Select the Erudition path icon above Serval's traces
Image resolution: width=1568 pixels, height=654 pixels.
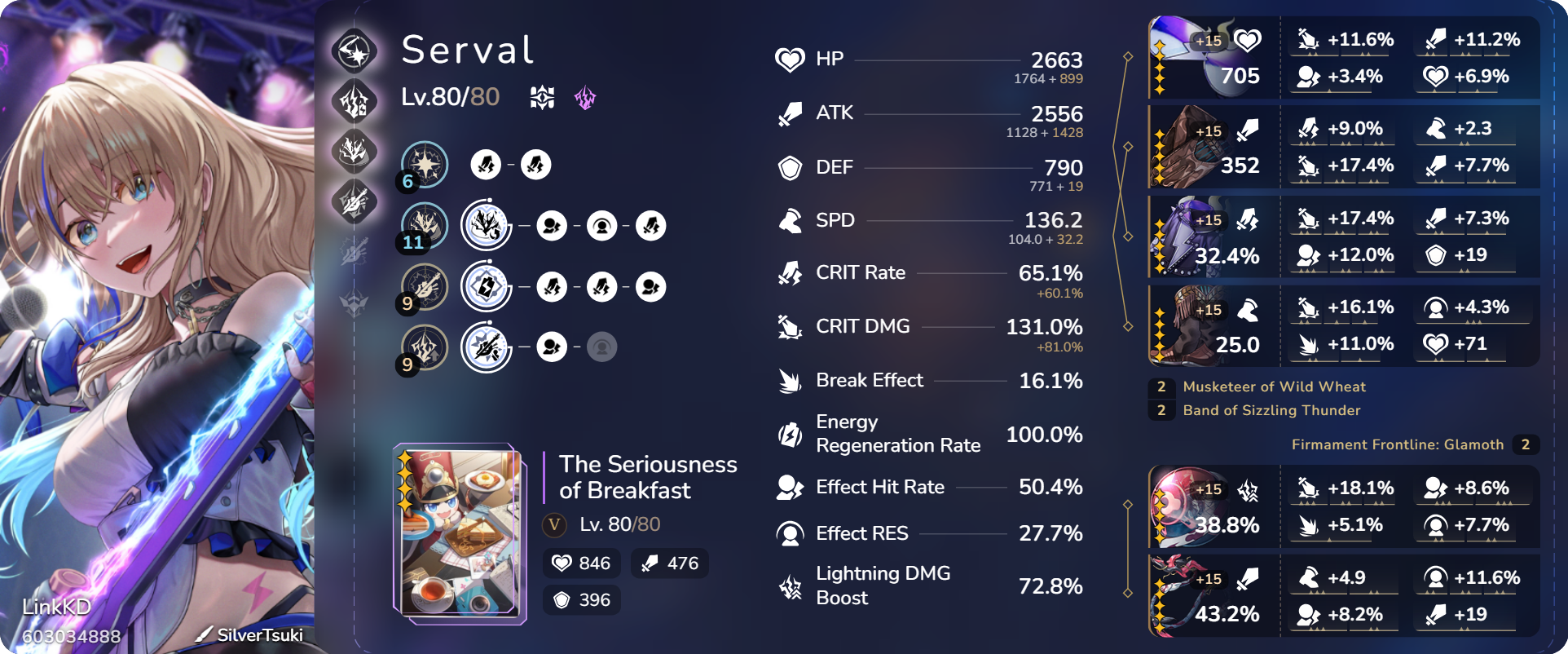(x=356, y=51)
